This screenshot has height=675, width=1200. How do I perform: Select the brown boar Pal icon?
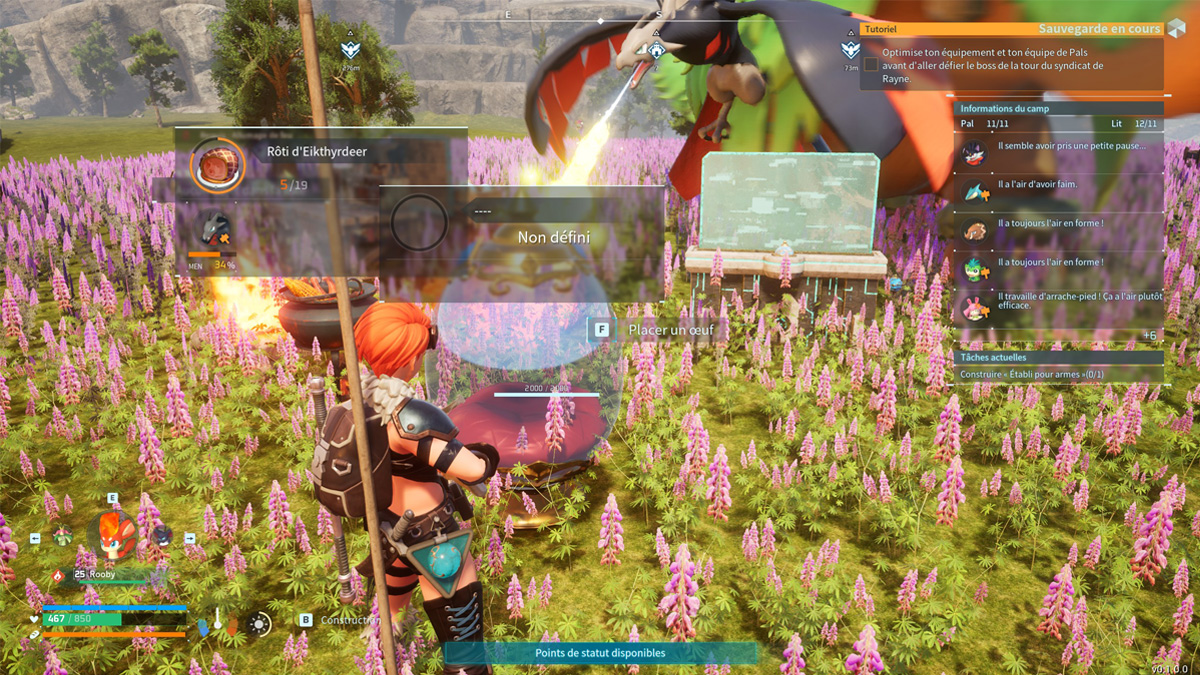click(x=975, y=230)
